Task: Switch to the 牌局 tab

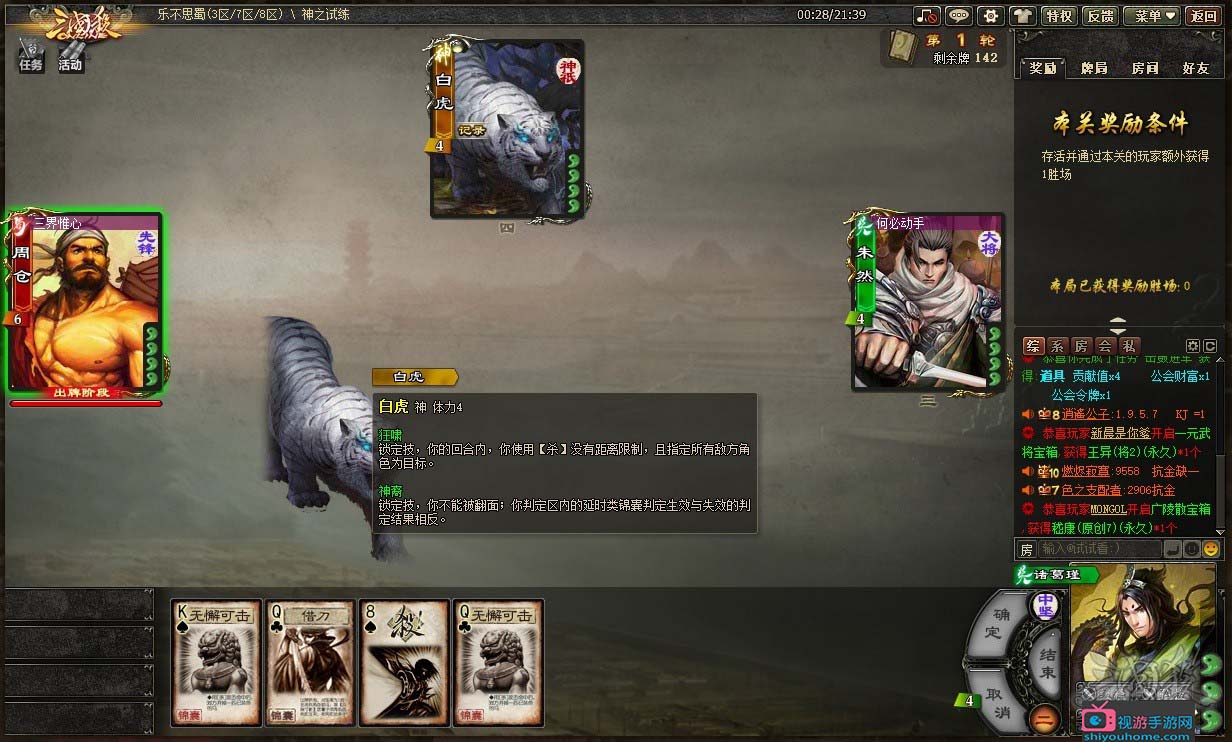Action: [1094, 68]
